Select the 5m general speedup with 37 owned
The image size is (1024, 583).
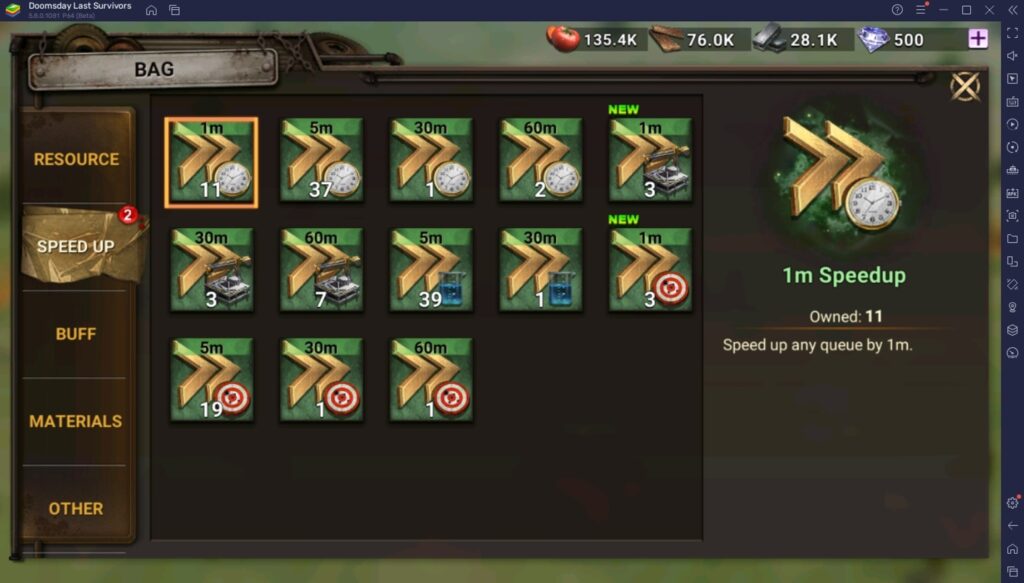point(321,161)
